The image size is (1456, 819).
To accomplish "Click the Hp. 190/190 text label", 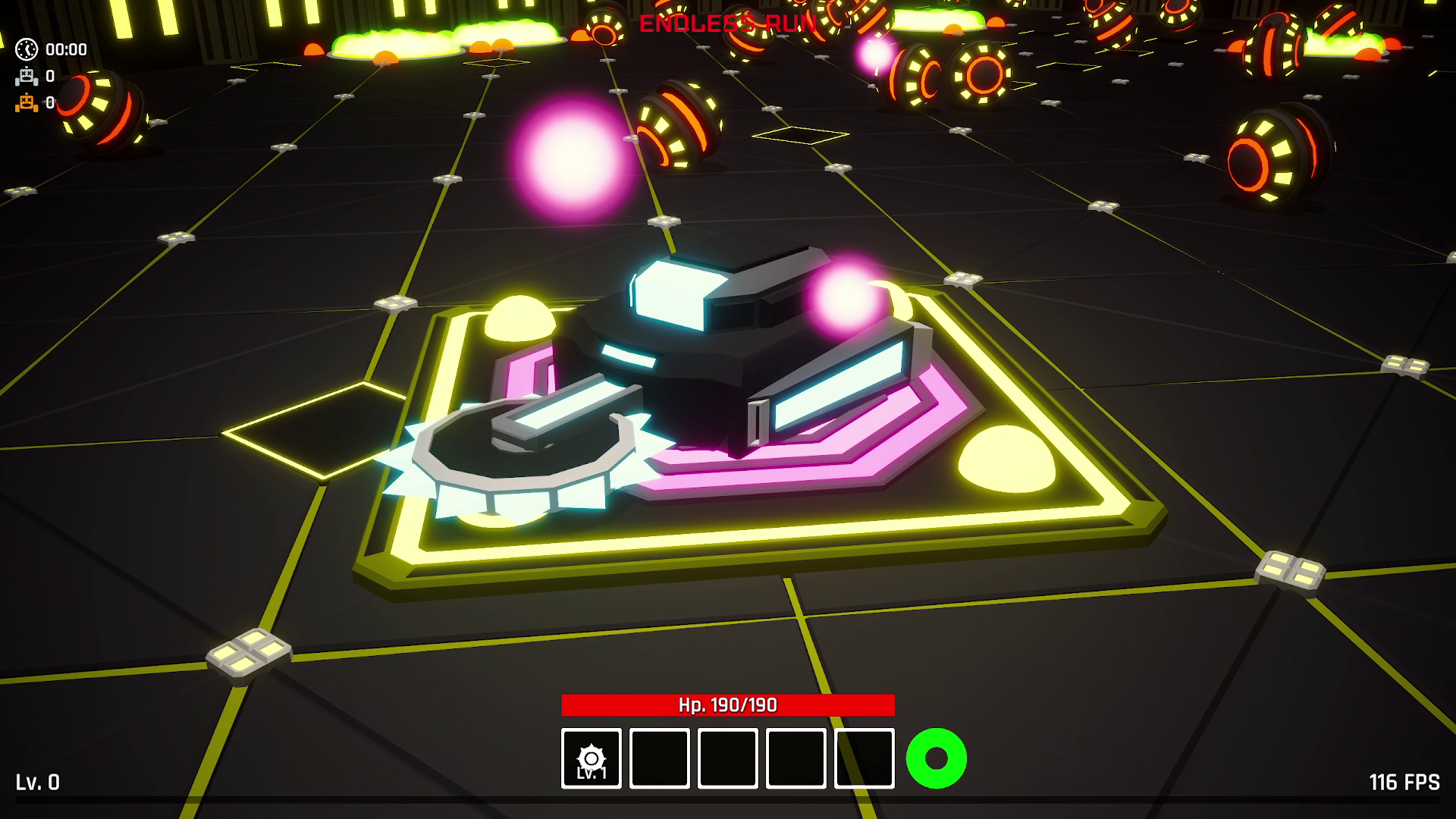I will pyautogui.click(x=727, y=704).
